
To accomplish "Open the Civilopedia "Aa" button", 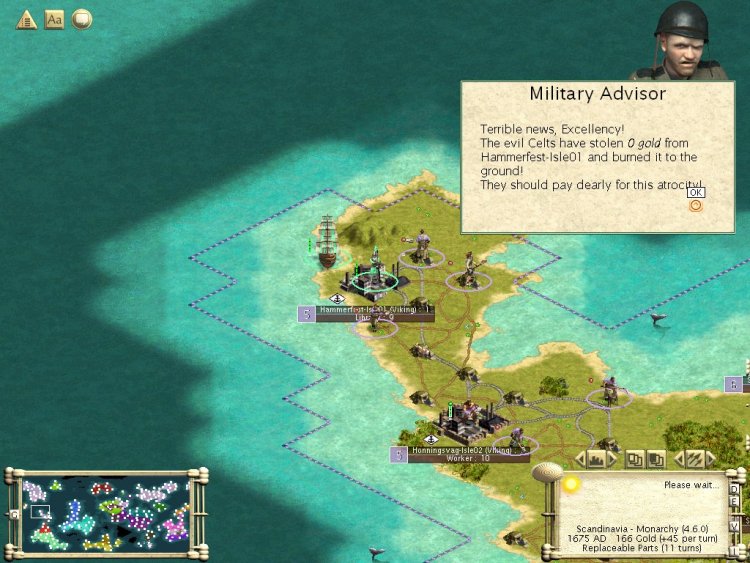I will 54,19.
